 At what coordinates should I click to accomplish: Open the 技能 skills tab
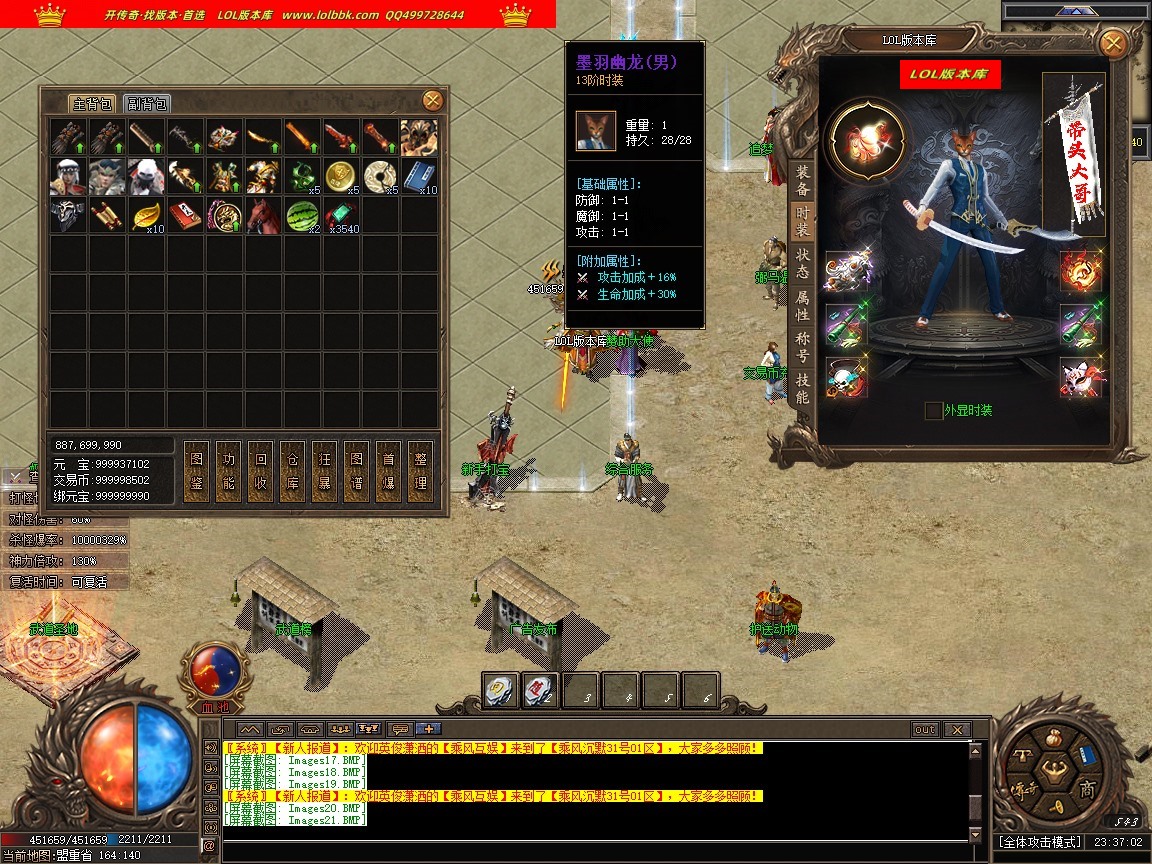pos(802,387)
